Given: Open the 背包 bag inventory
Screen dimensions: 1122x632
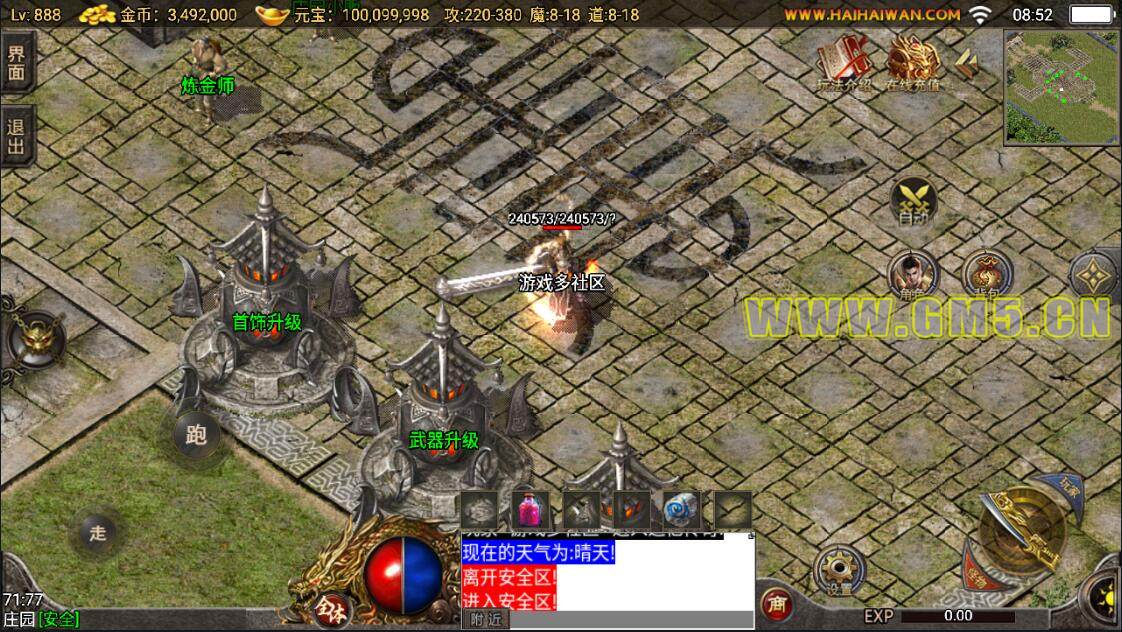Looking at the screenshot, I should [x=986, y=275].
